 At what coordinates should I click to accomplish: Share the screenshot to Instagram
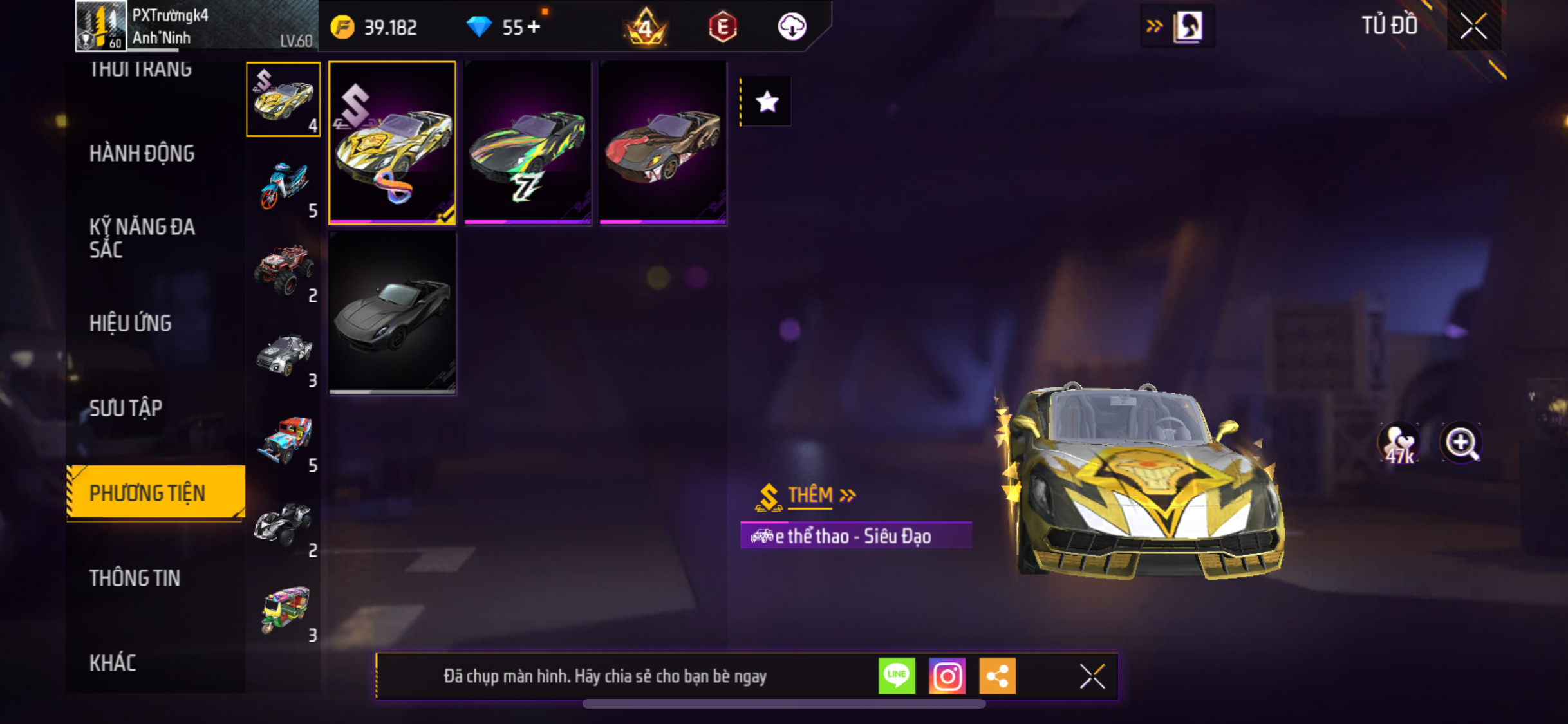click(x=947, y=676)
